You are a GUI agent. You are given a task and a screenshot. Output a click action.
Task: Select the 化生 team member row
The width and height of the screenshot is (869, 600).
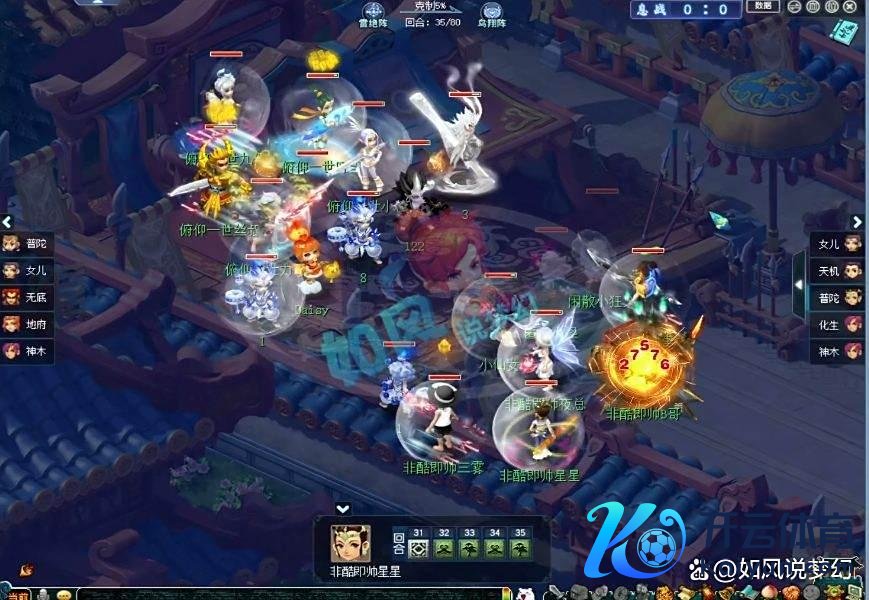click(x=838, y=325)
